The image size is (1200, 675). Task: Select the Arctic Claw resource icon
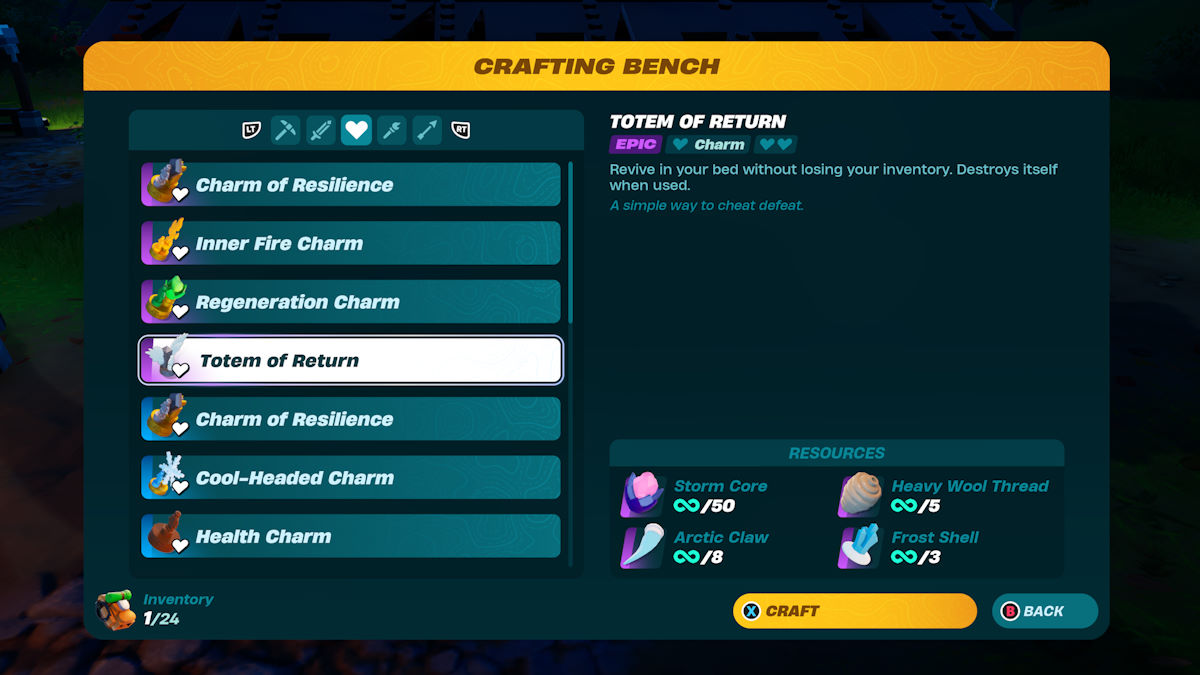click(x=642, y=546)
